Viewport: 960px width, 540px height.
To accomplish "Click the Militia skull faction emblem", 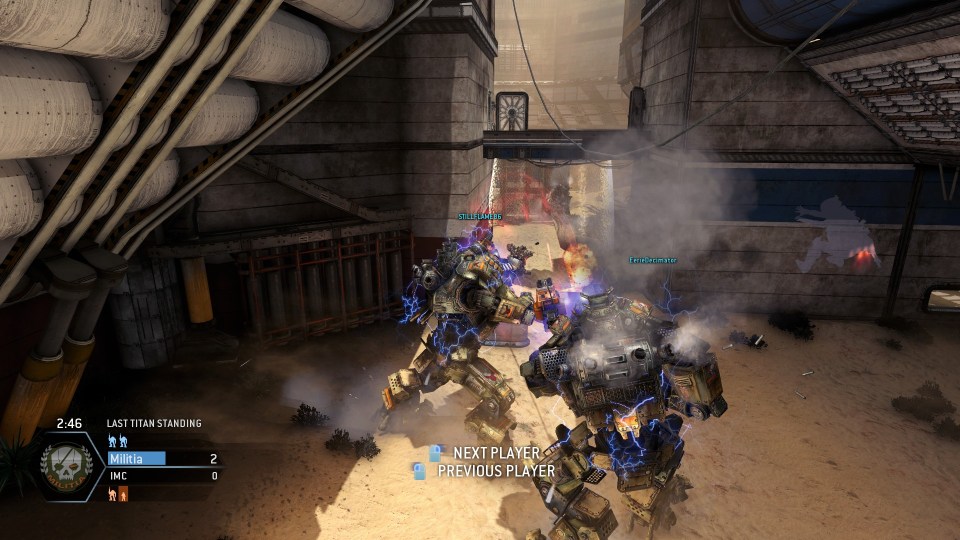I will point(66,466).
